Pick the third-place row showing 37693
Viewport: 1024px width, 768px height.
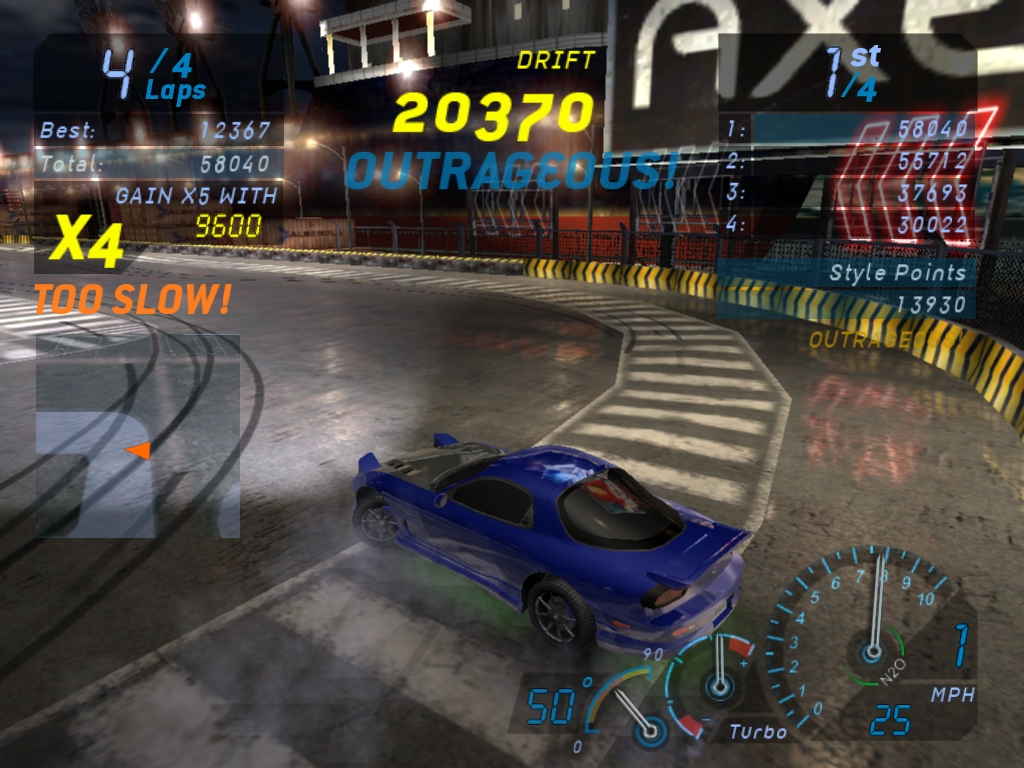[848, 193]
